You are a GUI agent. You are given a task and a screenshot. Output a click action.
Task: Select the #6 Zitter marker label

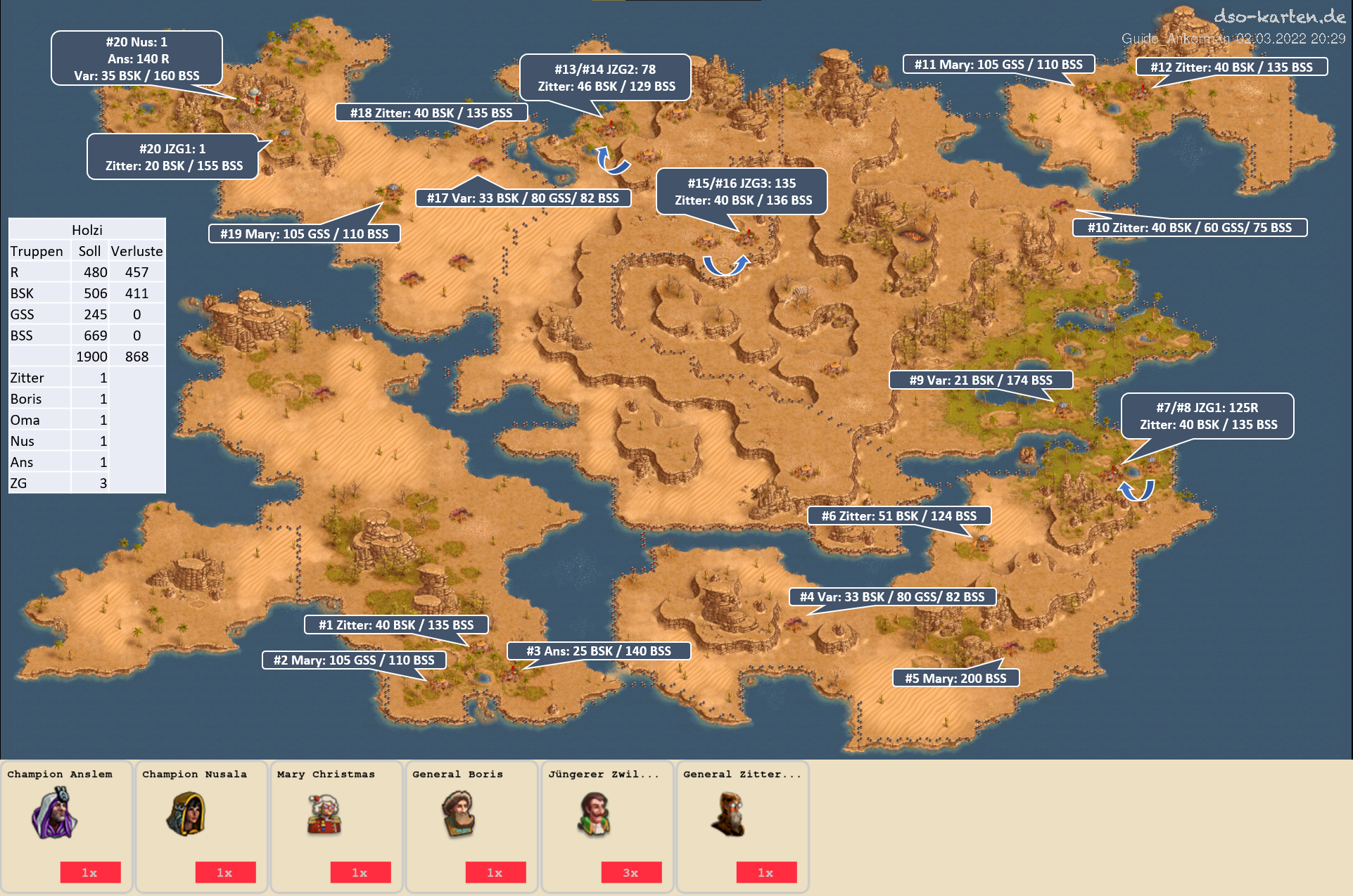click(898, 516)
